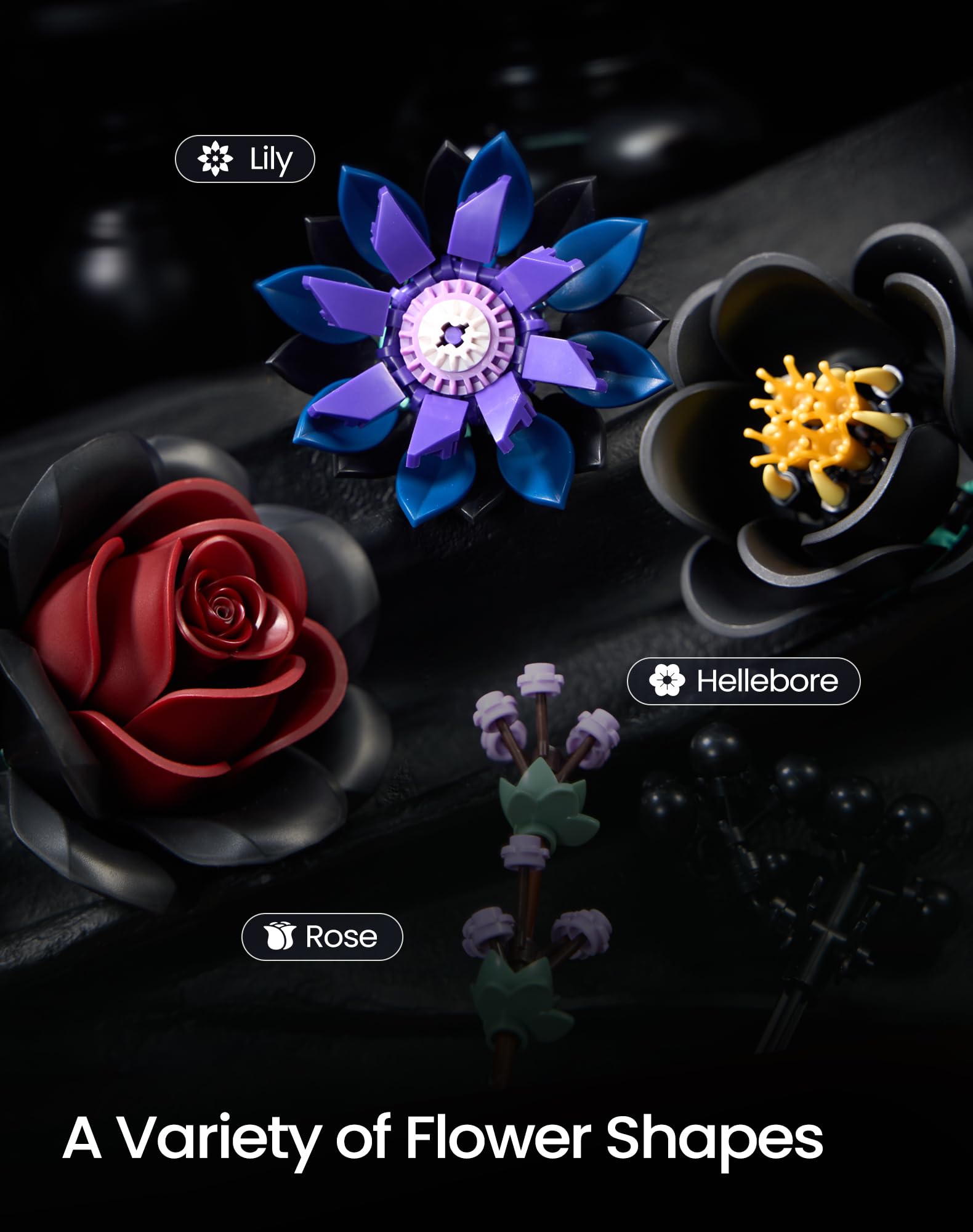Click the Rose label pill

322,936
